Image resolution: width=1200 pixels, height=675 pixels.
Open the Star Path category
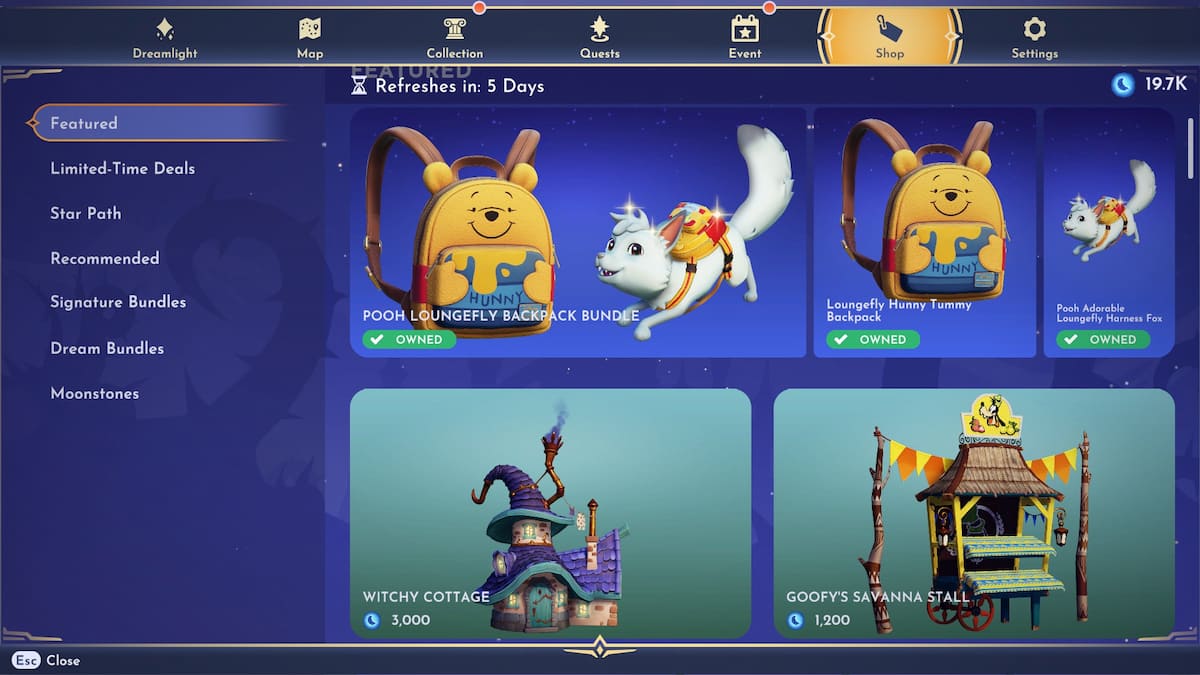pyautogui.click(x=86, y=213)
